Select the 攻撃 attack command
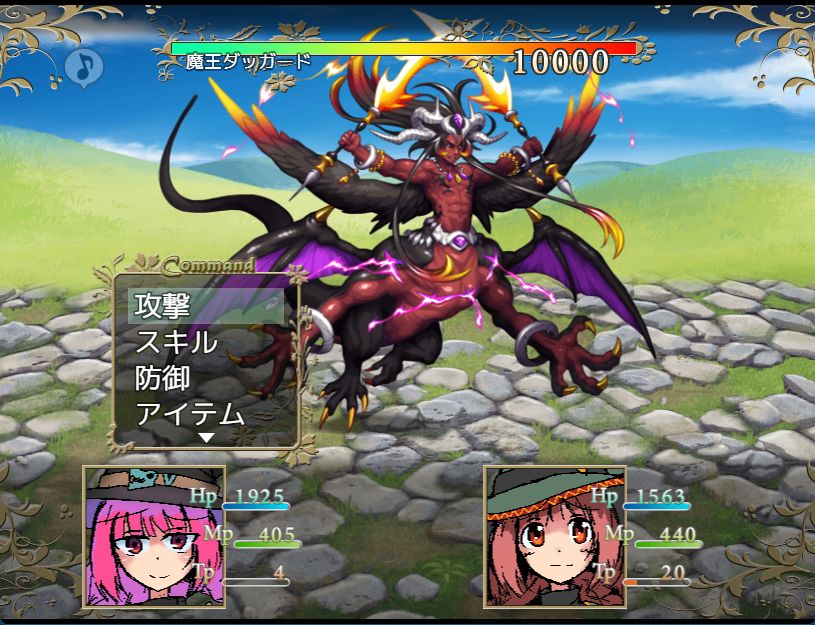The height and width of the screenshot is (625, 815). click(x=163, y=306)
